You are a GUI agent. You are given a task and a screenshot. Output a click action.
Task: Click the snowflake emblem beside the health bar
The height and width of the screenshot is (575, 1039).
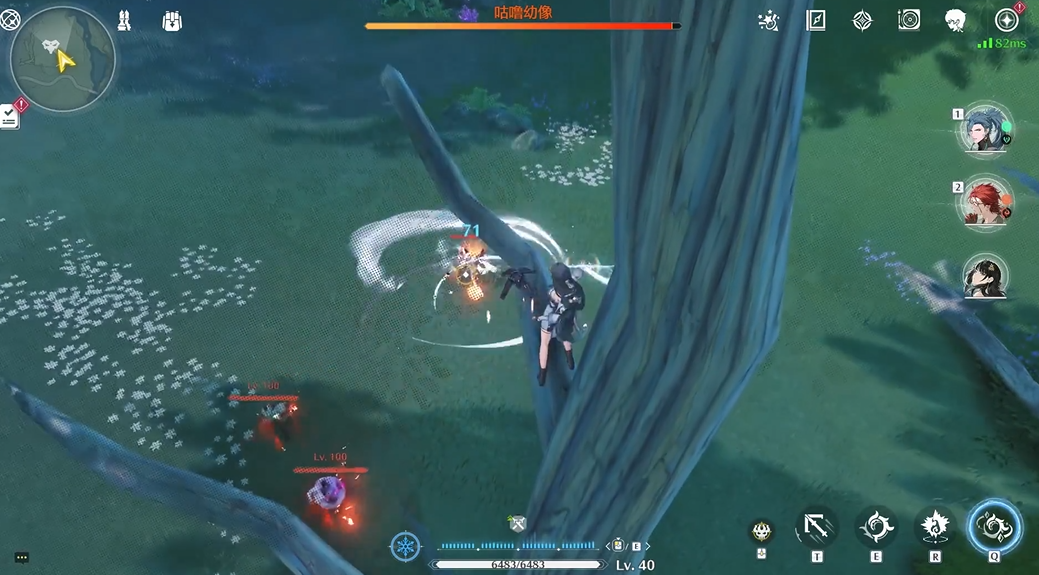coord(405,546)
